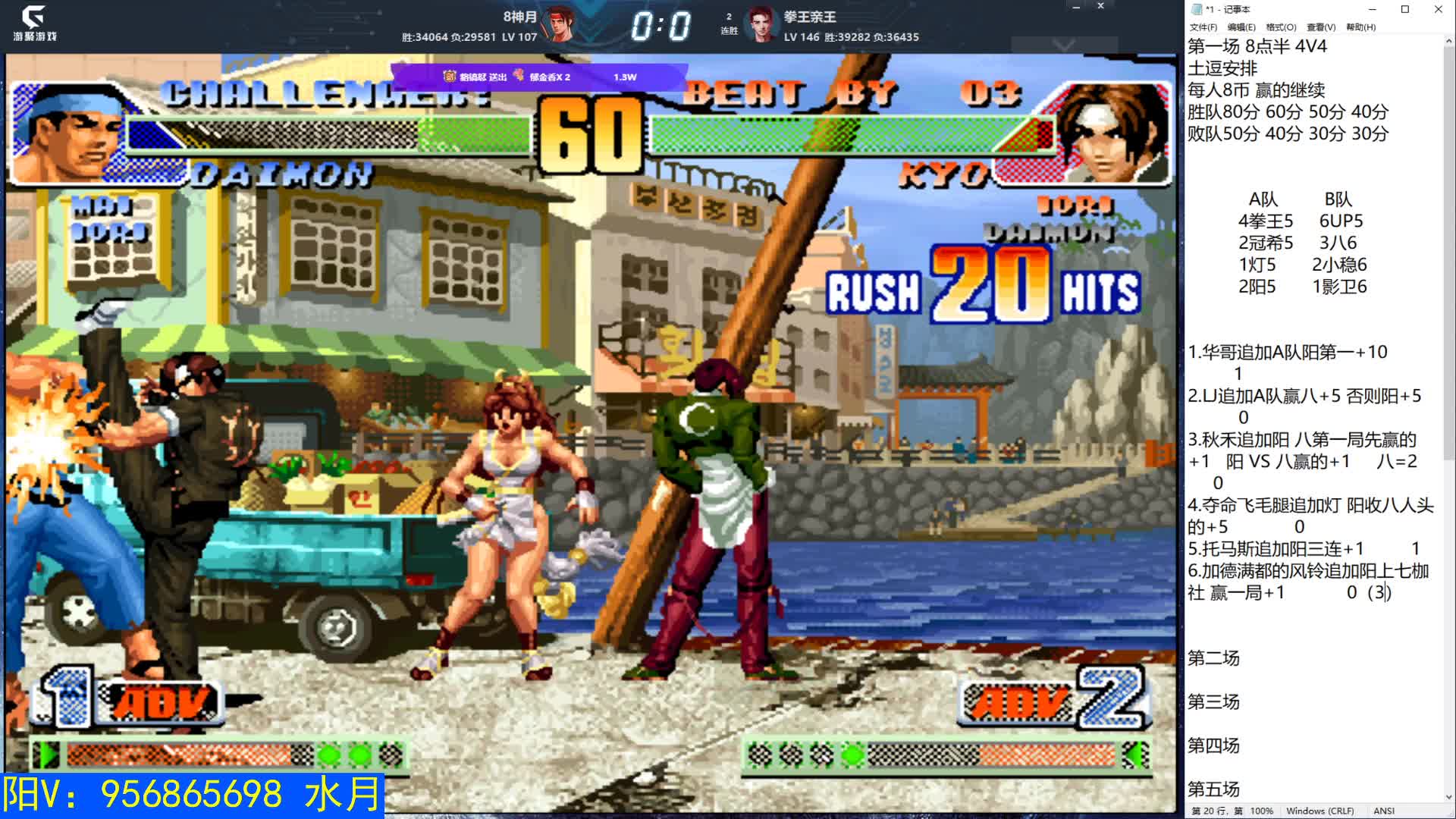This screenshot has height=819, width=1456.
Task: Close the game client window
Action: [x=1100, y=7]
